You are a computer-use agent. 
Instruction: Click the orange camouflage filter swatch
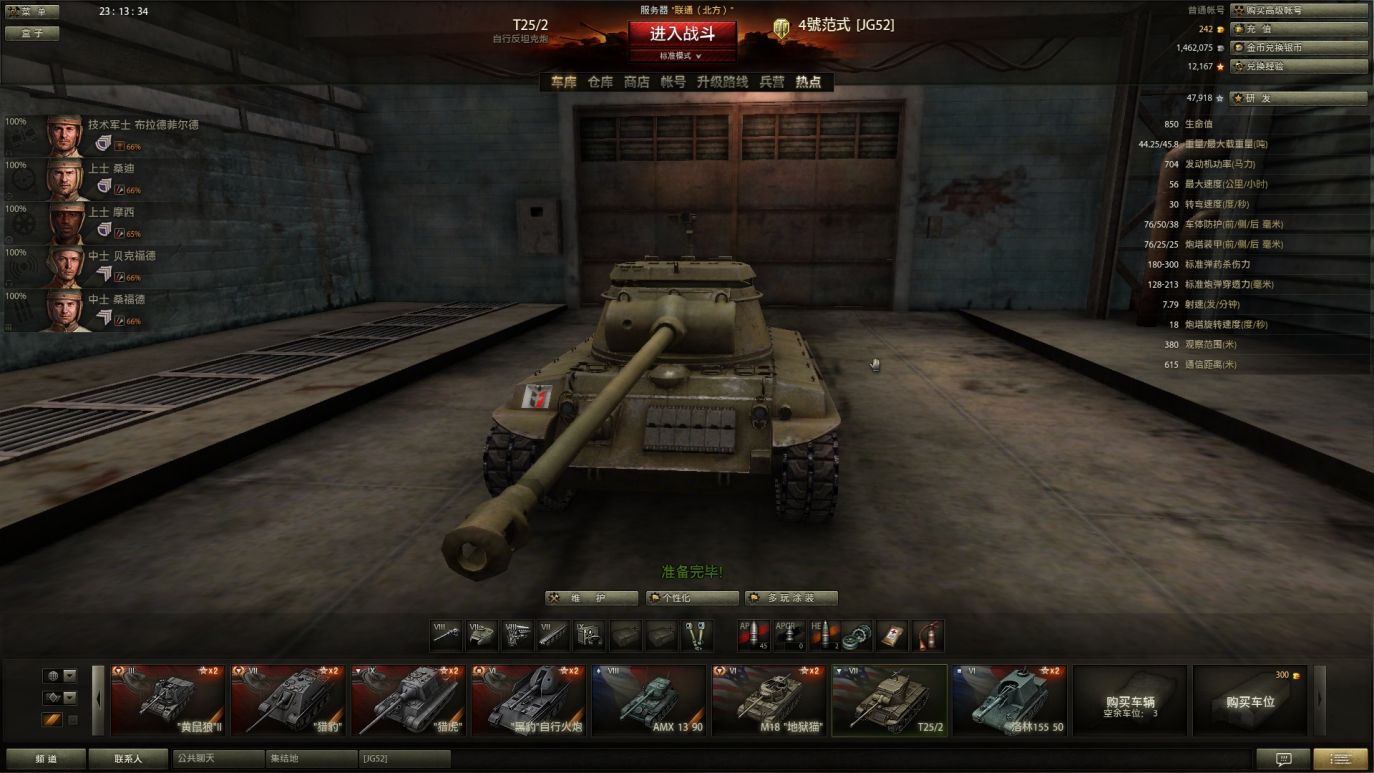[x=52, y=719]
